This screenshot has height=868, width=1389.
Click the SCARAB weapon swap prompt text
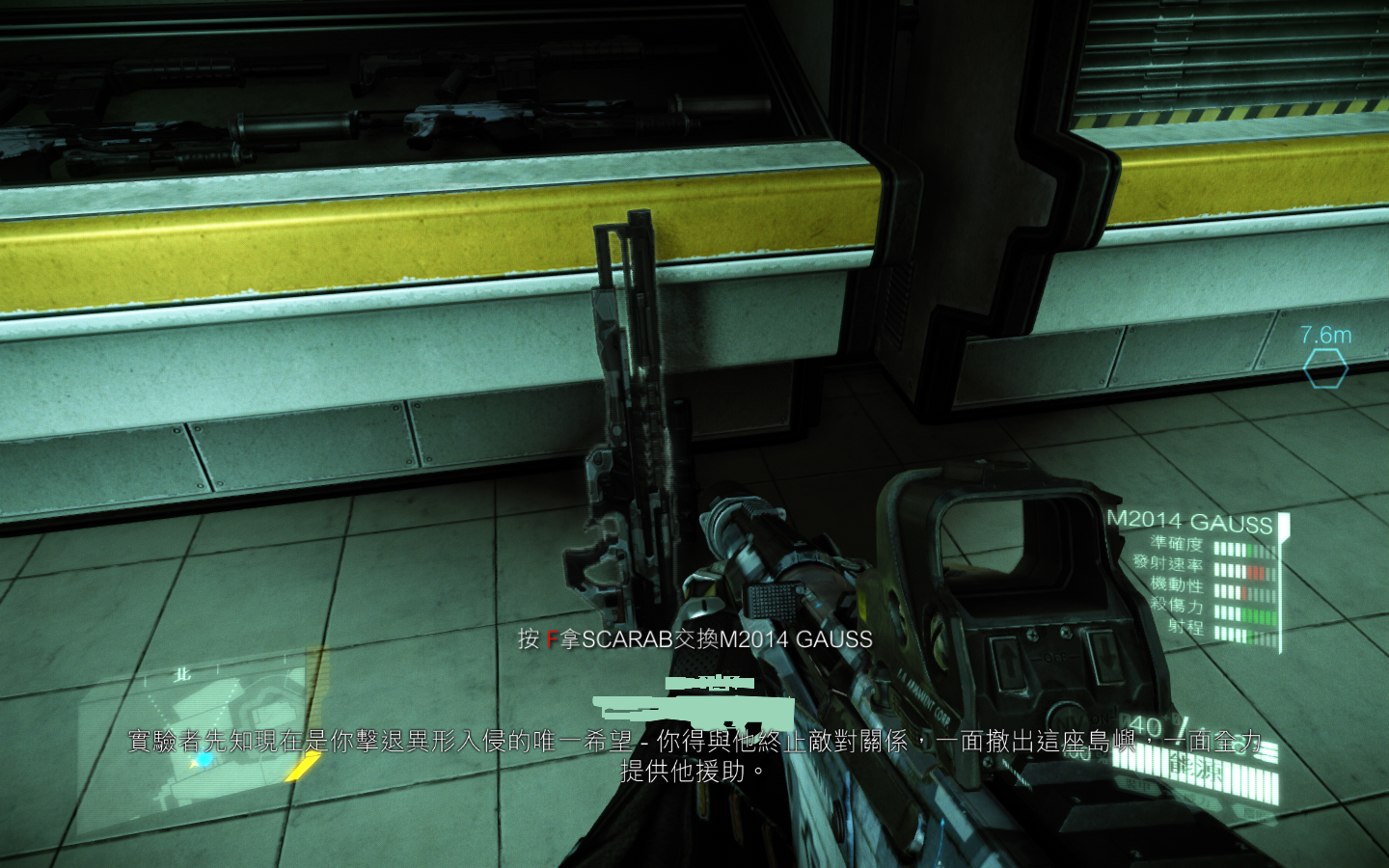tap(694, 637)
